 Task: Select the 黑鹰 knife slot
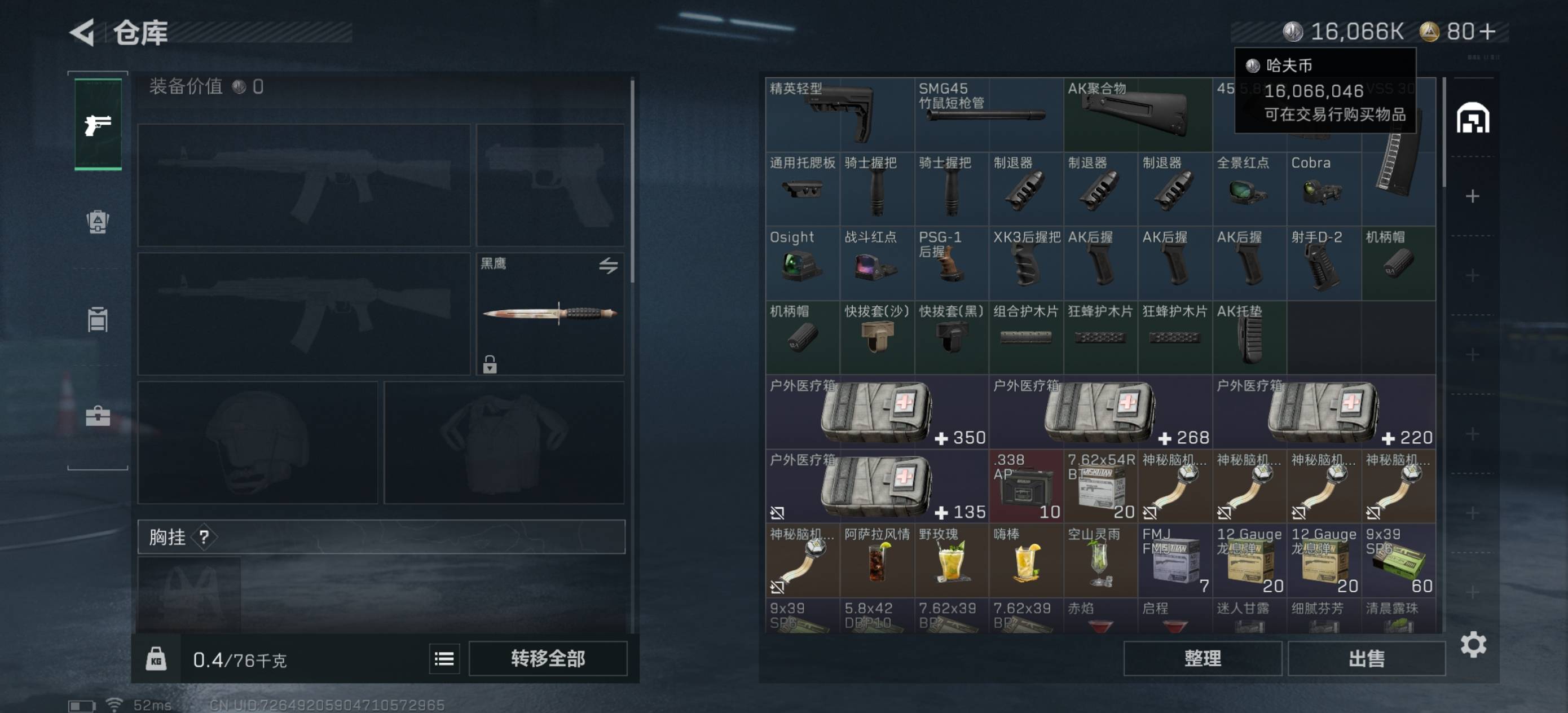(x=550, y=314)
